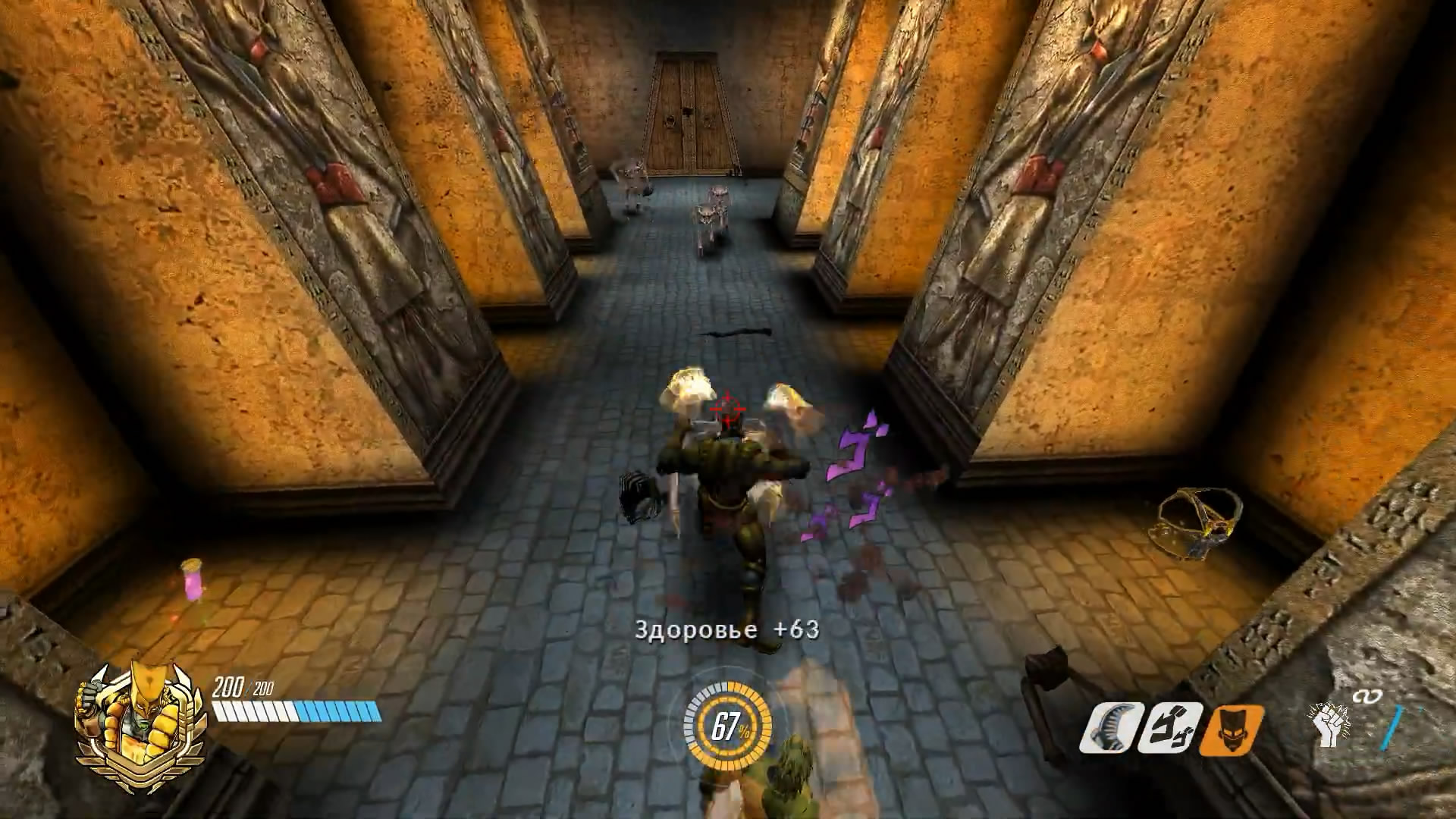Click the 67% ultimate charge ring
Viewport: 1456px width, 819px height.
(728, 726)
